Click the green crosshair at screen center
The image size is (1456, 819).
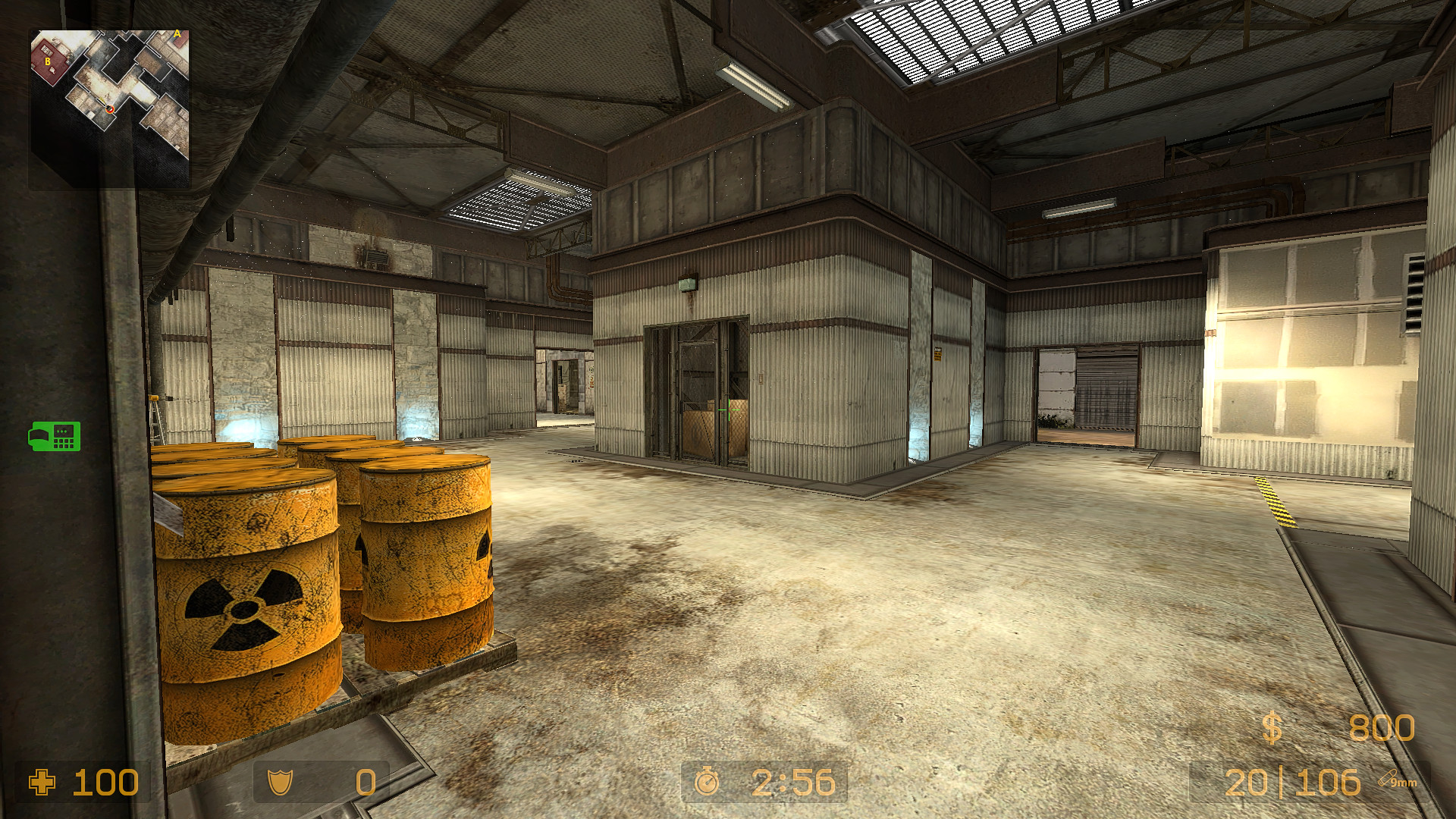pyautogui.click(x=729, y=409)
